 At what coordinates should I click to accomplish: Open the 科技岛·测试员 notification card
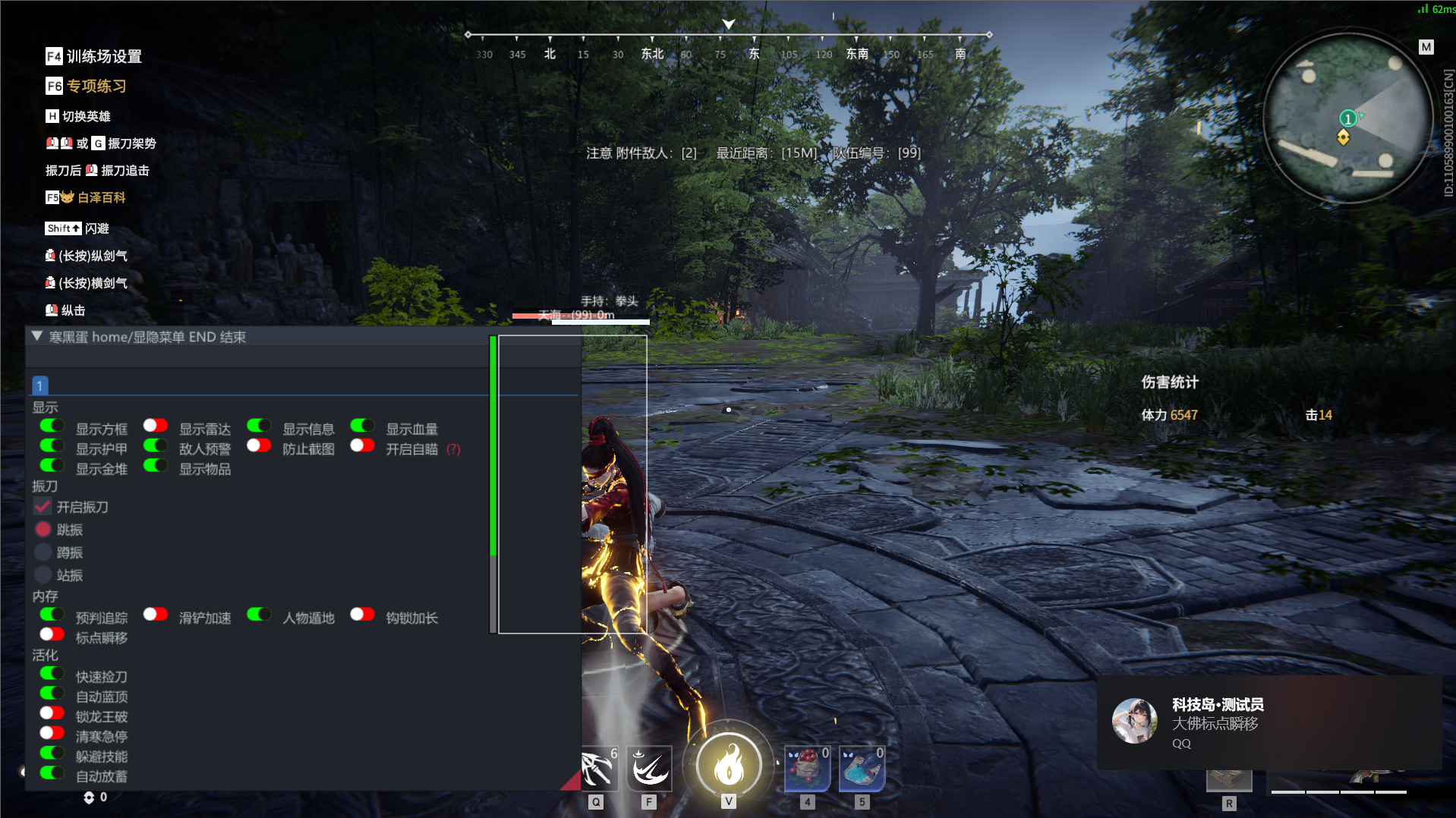(x=1268, y=722)
